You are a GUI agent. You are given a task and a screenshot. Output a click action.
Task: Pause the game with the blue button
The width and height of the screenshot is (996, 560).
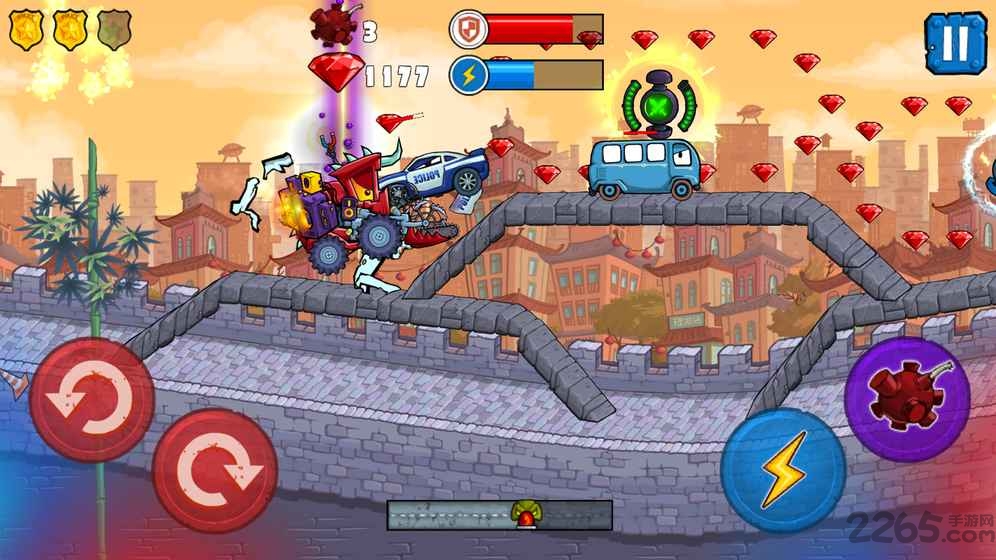click(x=955, y=44)
